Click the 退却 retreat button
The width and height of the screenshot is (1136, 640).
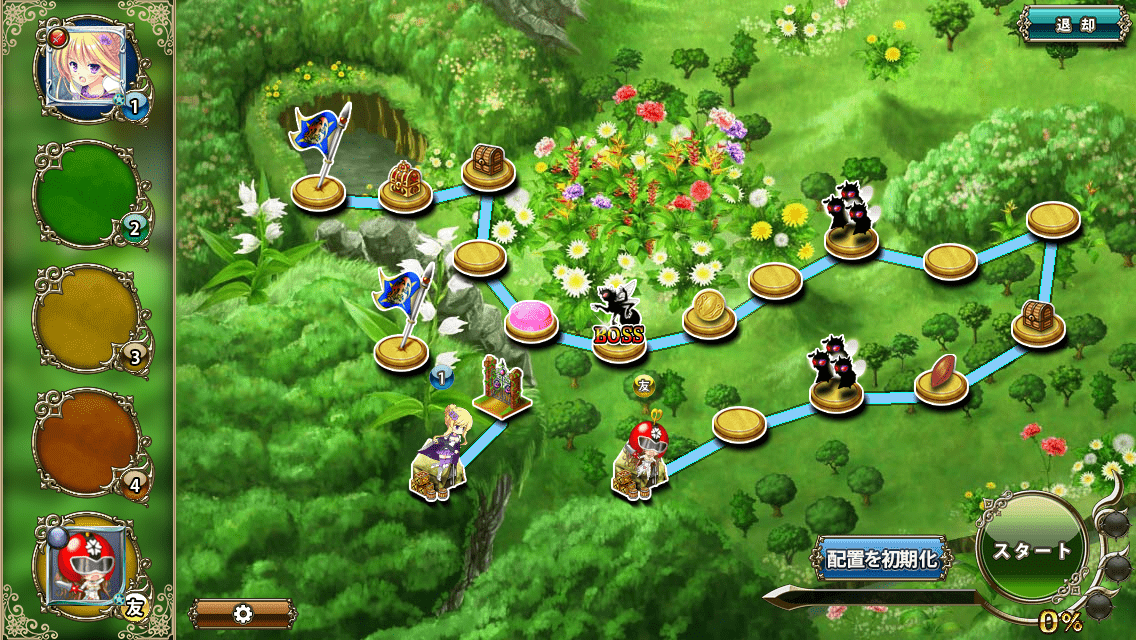point(1075,25)
